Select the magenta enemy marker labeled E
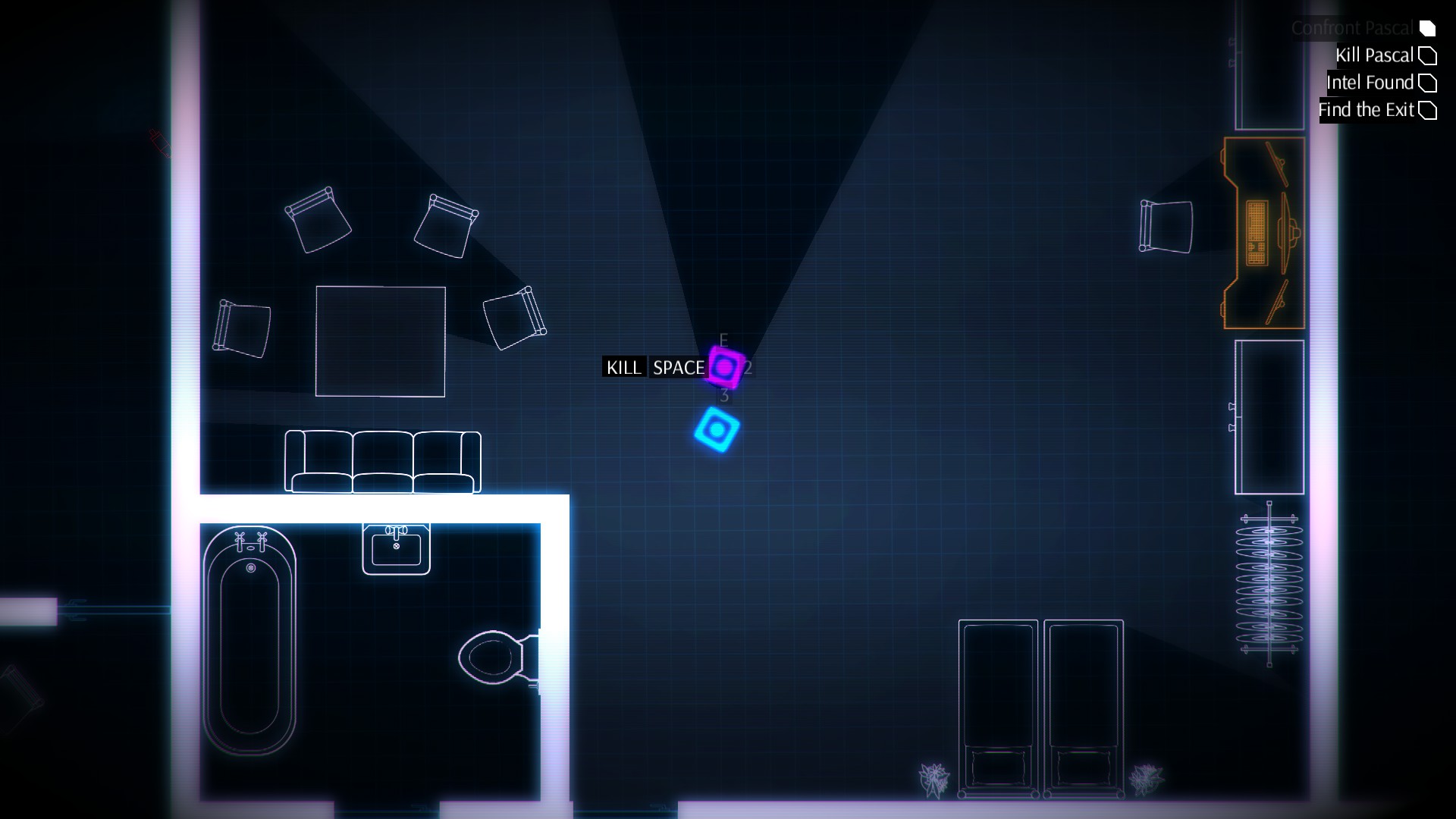 pyautogui.click(x=724, y=368)
